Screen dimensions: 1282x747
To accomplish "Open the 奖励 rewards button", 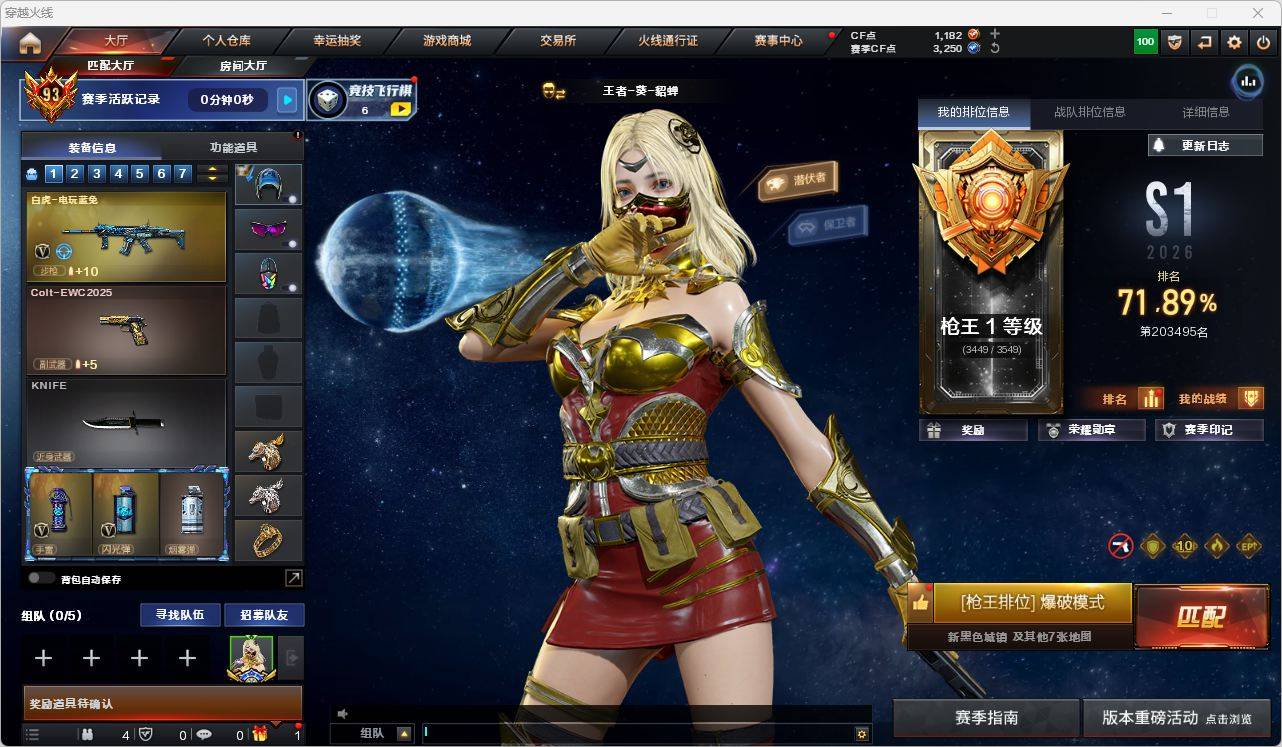I will point(973,430).
